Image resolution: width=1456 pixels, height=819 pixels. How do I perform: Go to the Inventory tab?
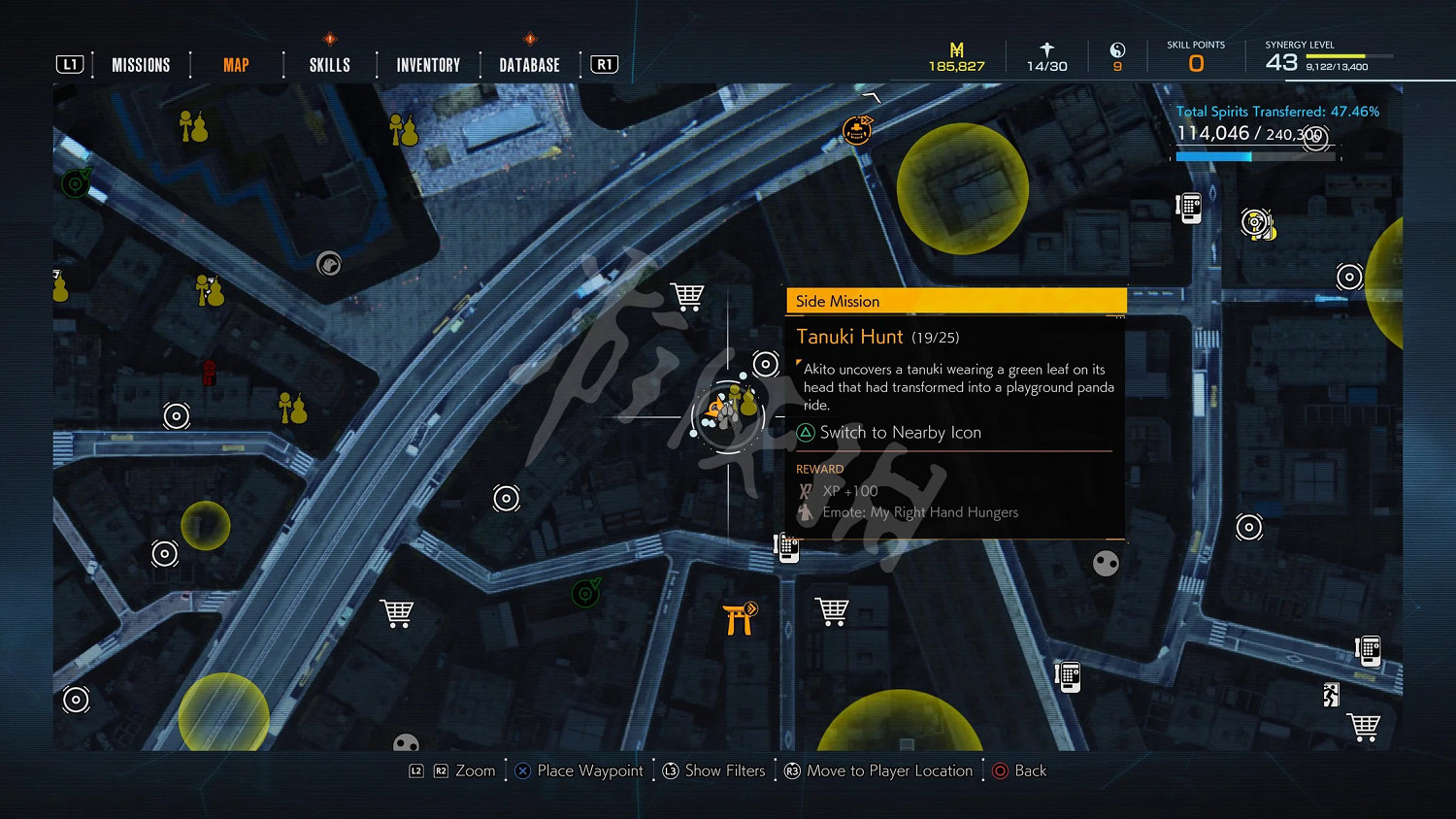click(428, 65)
